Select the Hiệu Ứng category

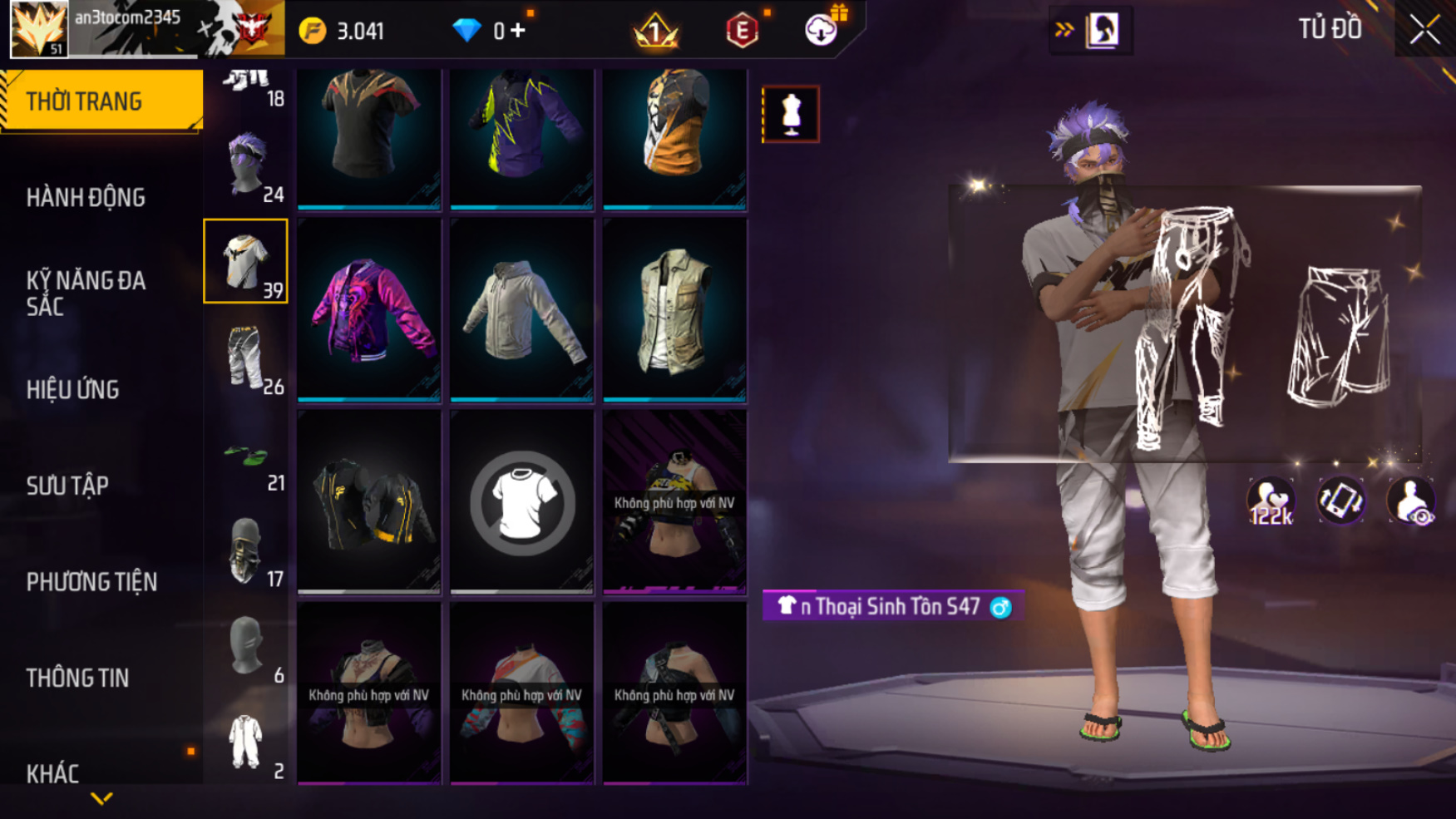[x=73, y=389]
